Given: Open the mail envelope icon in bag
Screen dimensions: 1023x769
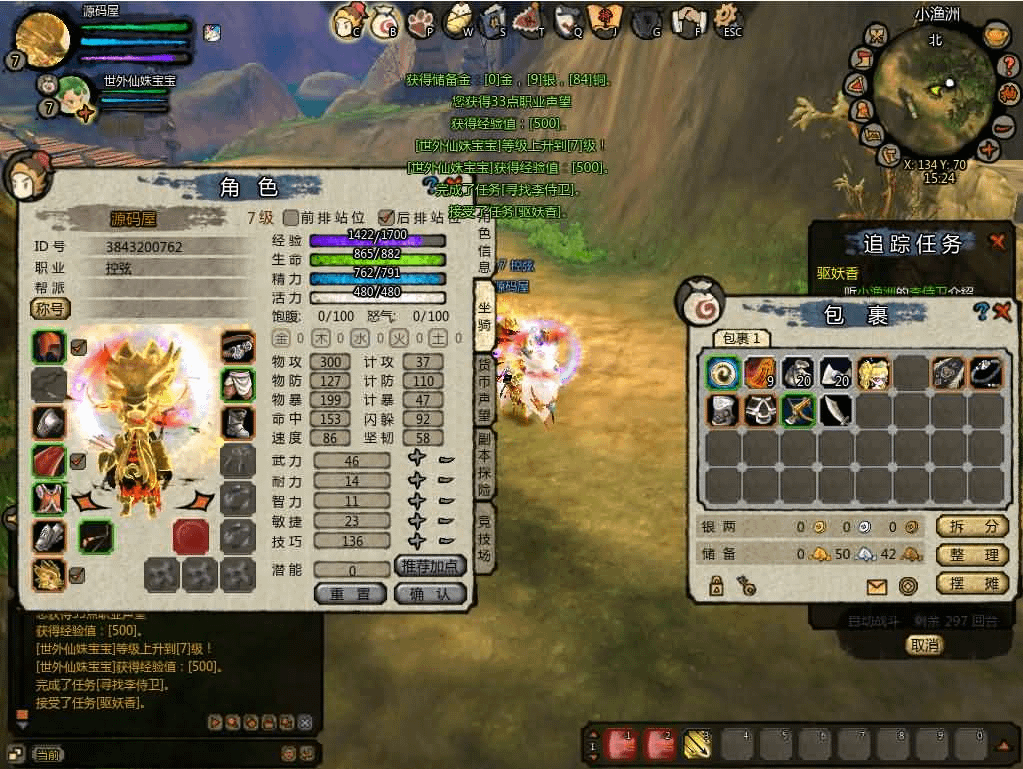Looking at the screenshot, I should click(877, 587).
